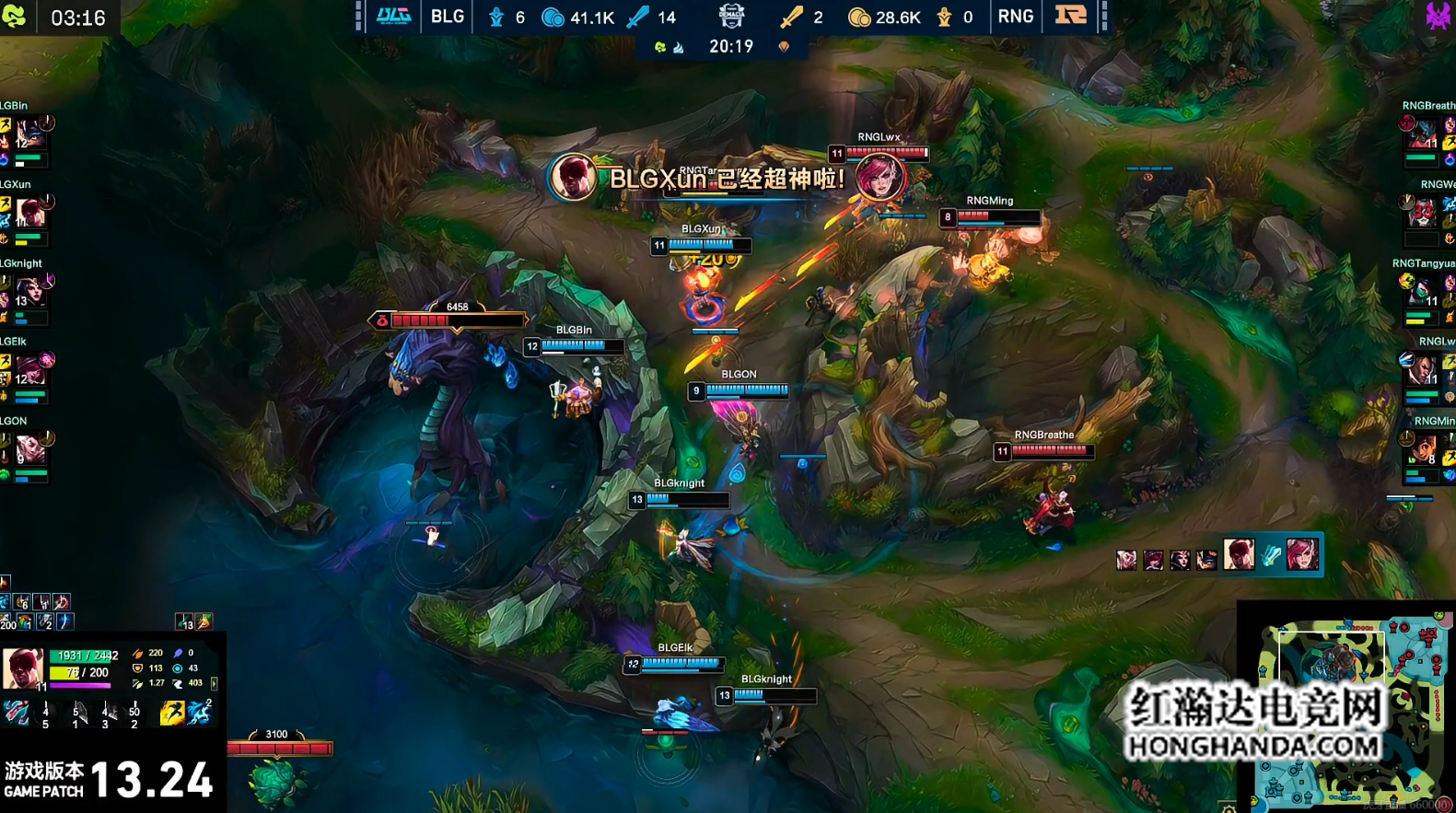Expand the champion stats panel arrow
The height and width of the screenshot is (813, 1456).
coord(215,683)
